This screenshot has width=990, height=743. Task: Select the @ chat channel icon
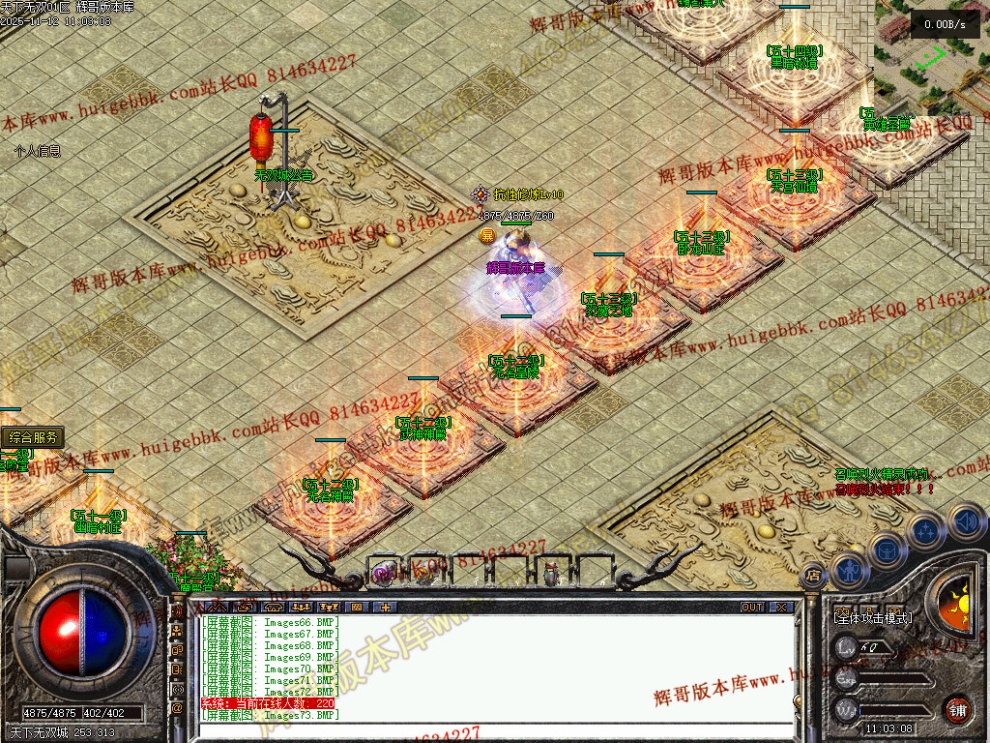[x=177, y=709]
